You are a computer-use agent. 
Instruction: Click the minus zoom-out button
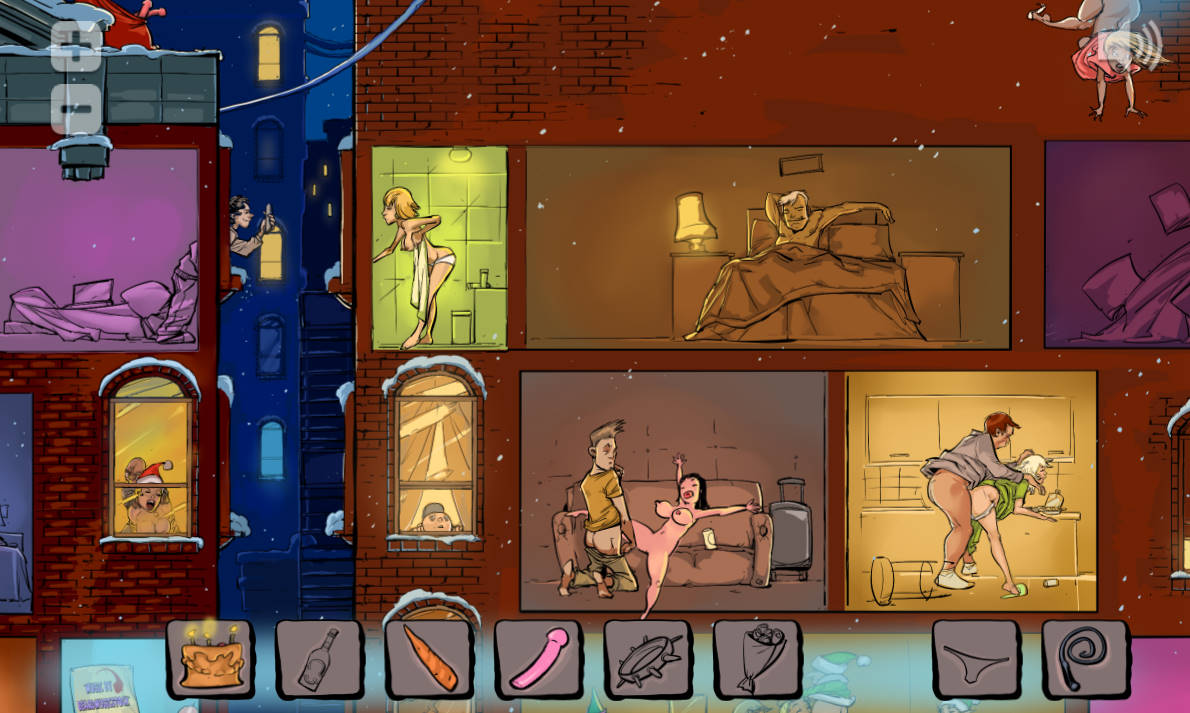click(76, 108)
